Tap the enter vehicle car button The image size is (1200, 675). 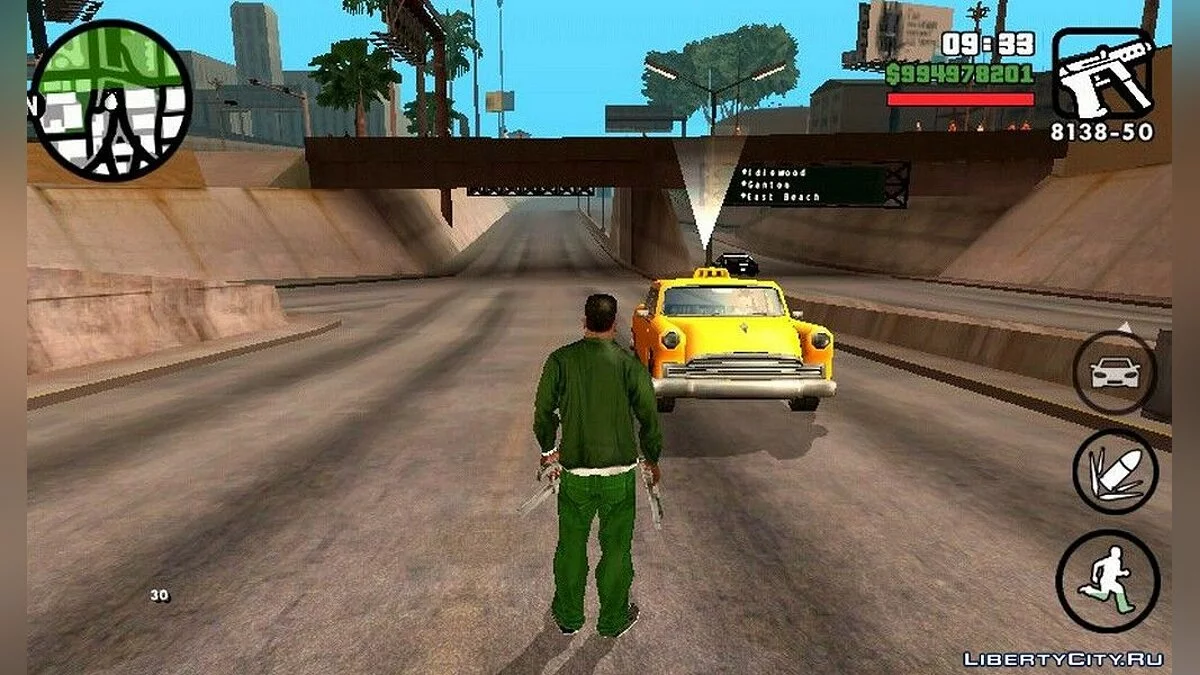1114,373
